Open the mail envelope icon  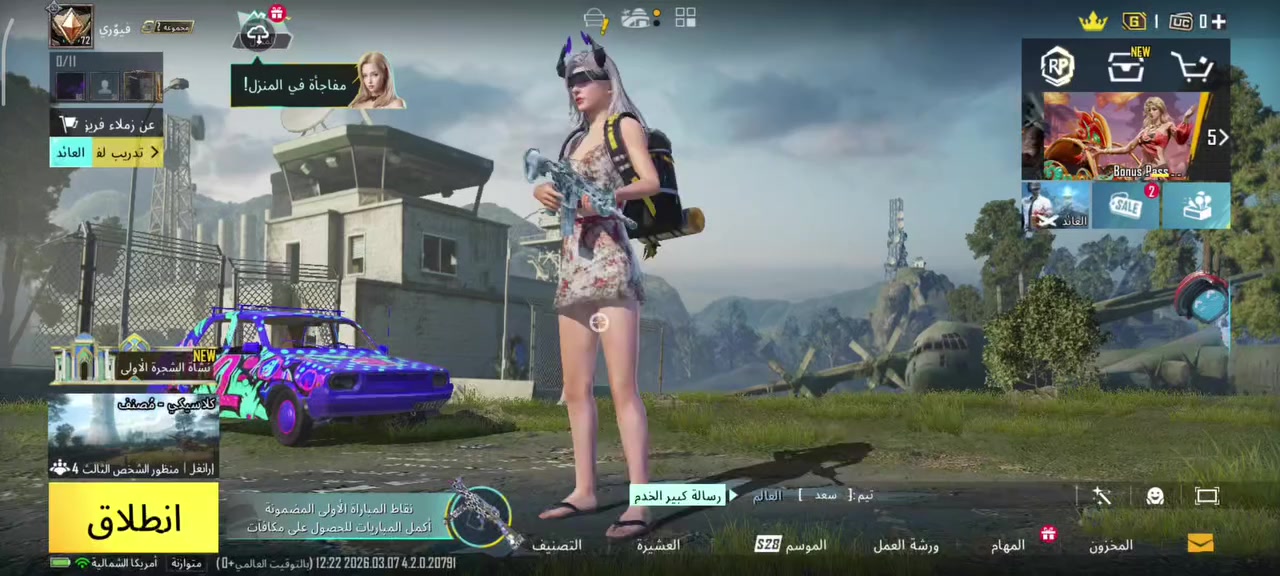(x=1200, y=543)
